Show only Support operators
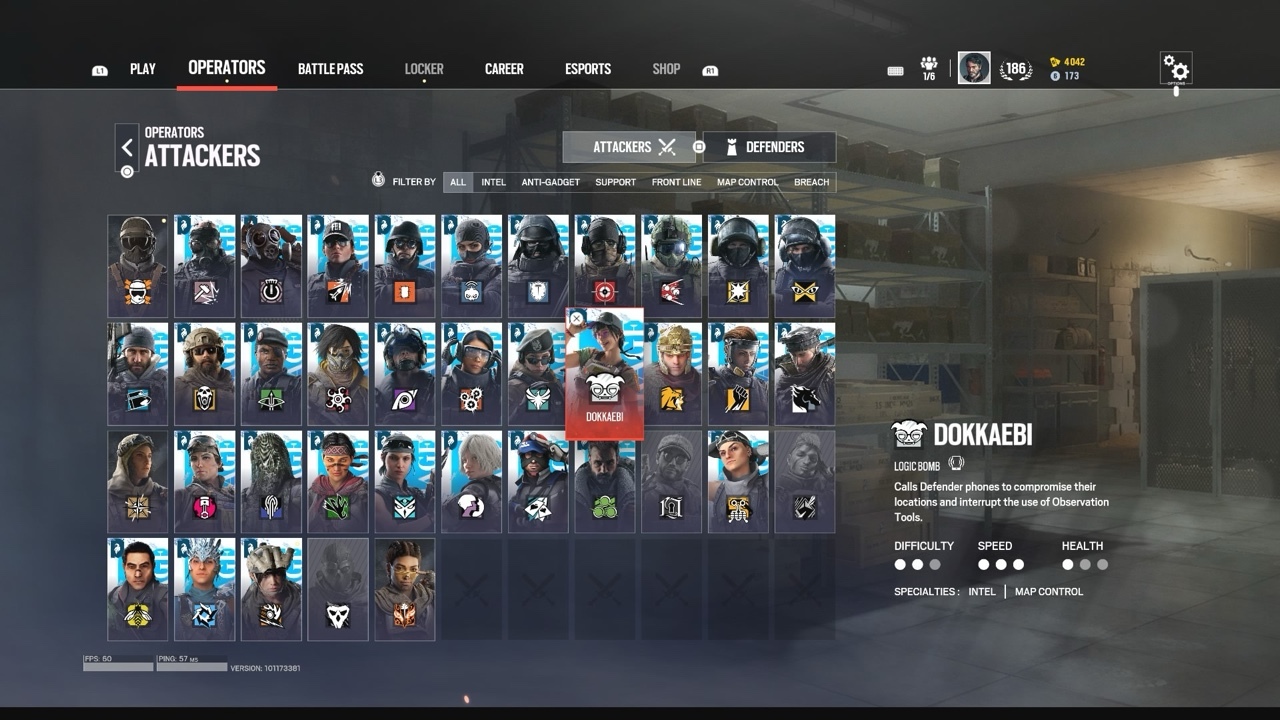 (x=615, y=182)
